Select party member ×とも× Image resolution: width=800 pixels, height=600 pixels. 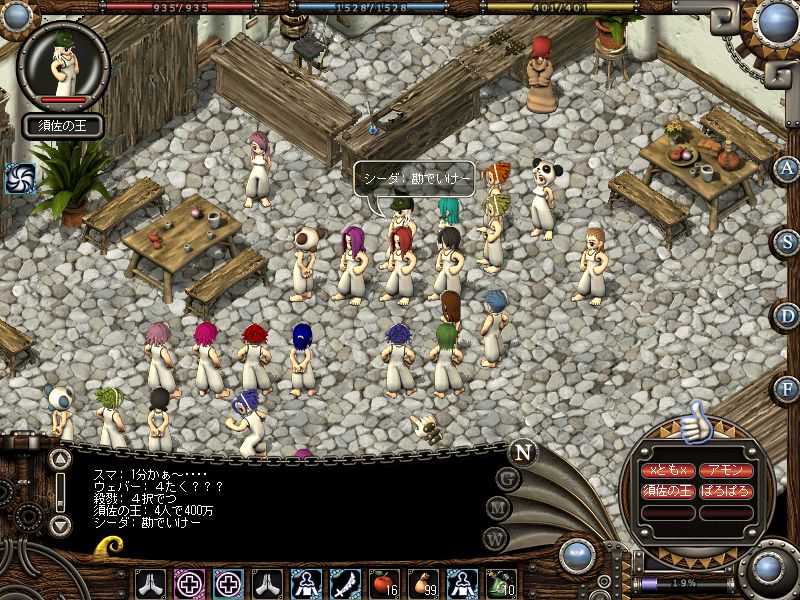(667, 470)
